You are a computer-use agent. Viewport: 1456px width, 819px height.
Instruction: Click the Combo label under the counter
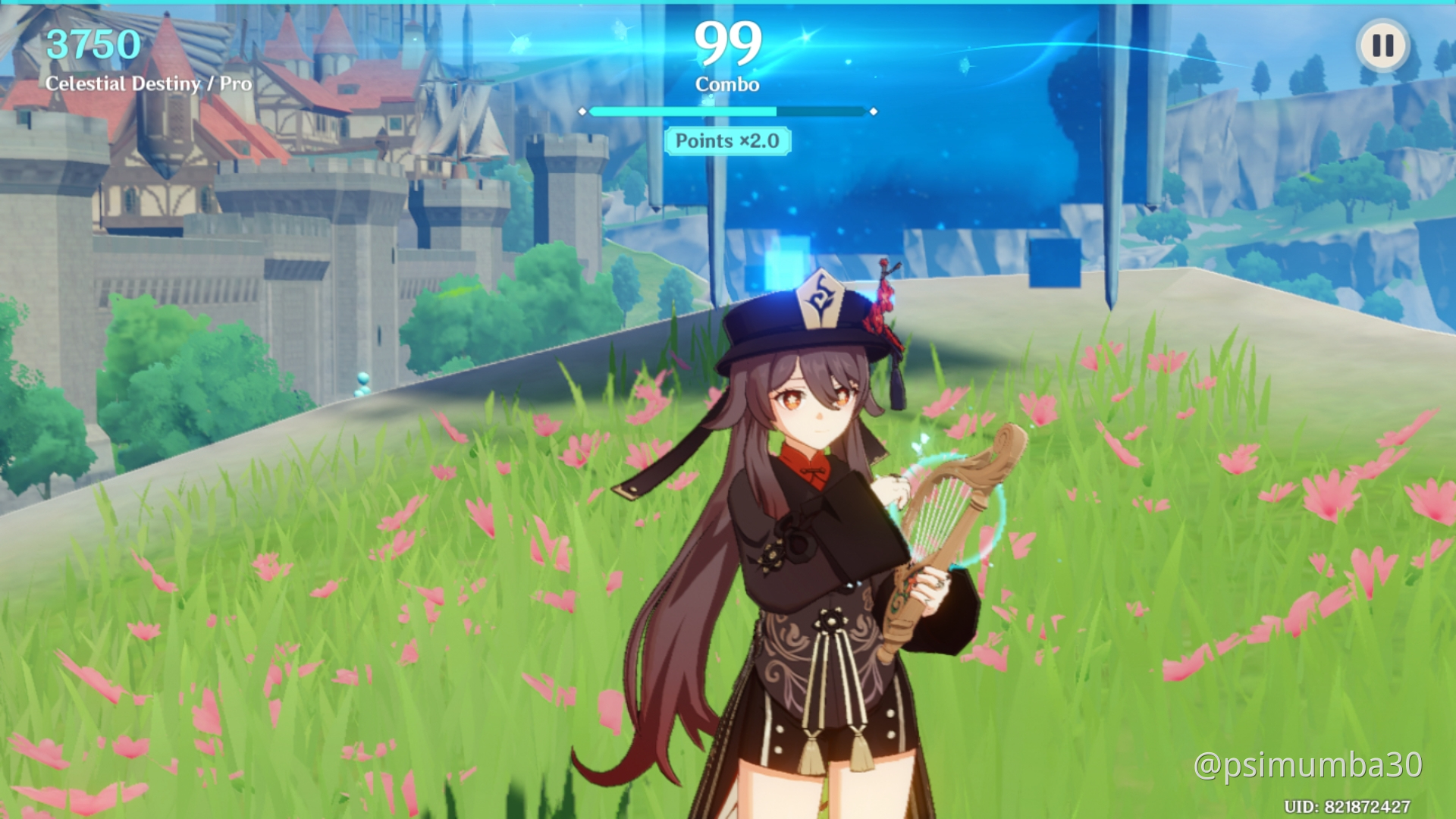728,83
